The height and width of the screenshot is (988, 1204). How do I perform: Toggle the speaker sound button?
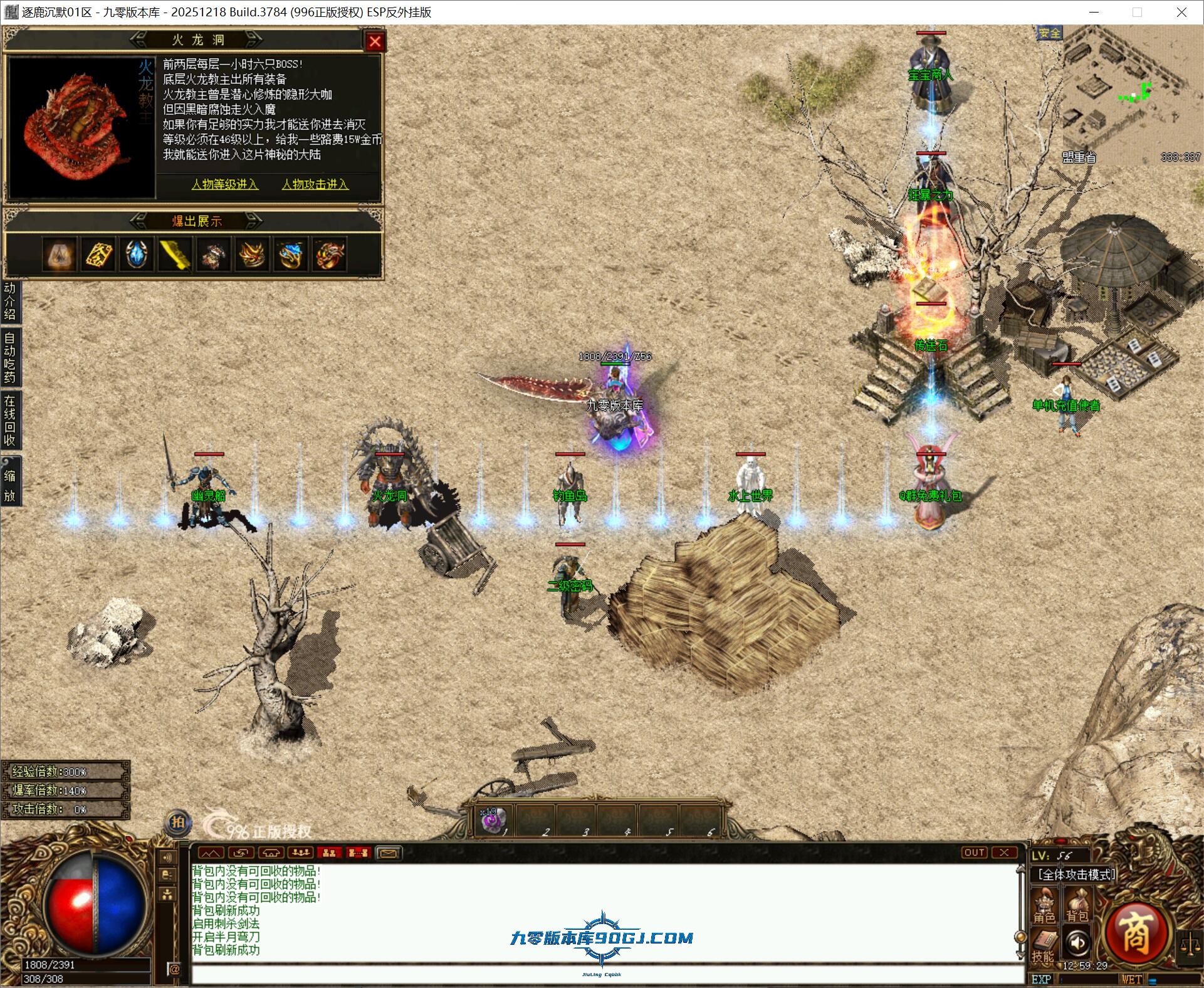[x=1078, y=943]
